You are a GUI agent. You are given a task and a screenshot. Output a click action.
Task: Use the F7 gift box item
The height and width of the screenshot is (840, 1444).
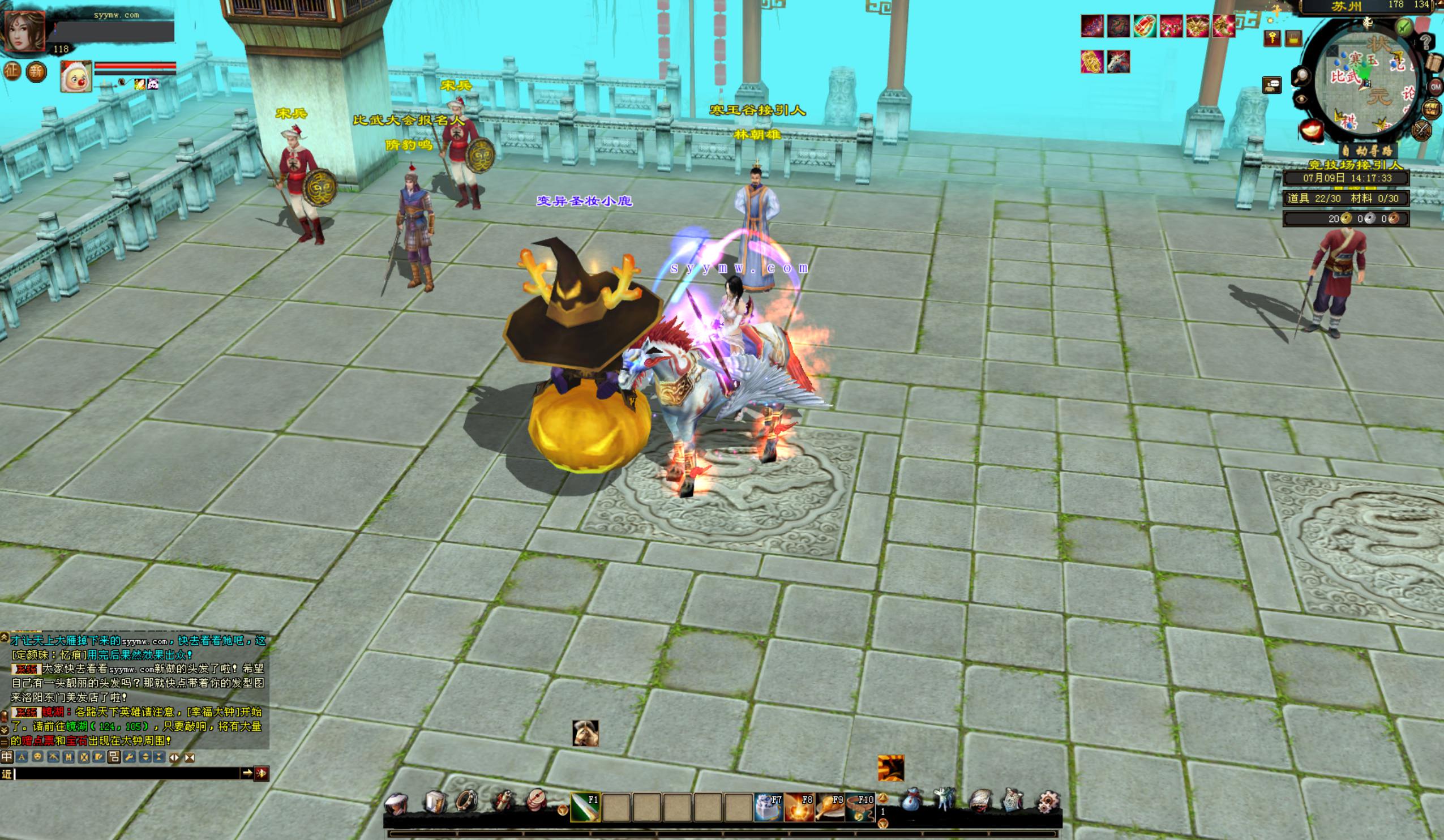[x=768, y=807]
